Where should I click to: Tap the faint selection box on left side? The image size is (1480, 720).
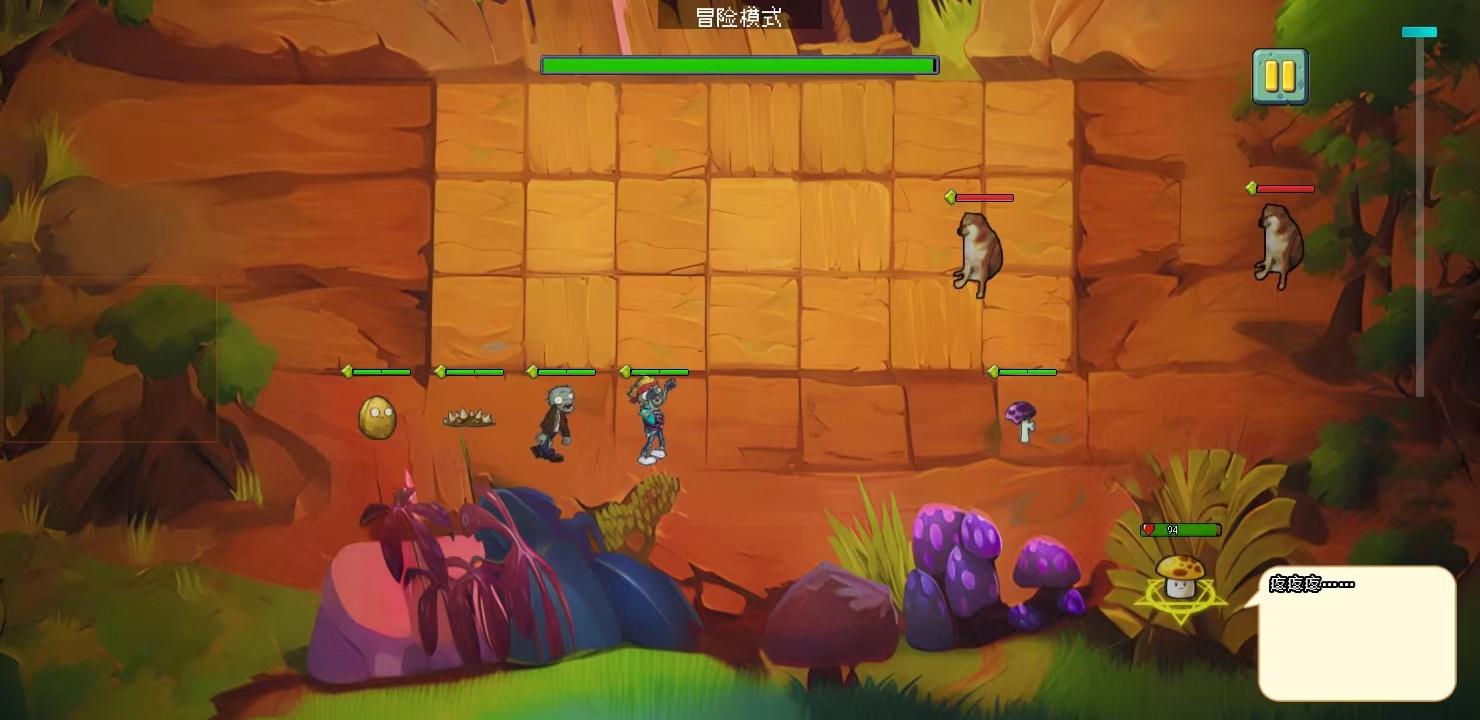click(110, 360)
